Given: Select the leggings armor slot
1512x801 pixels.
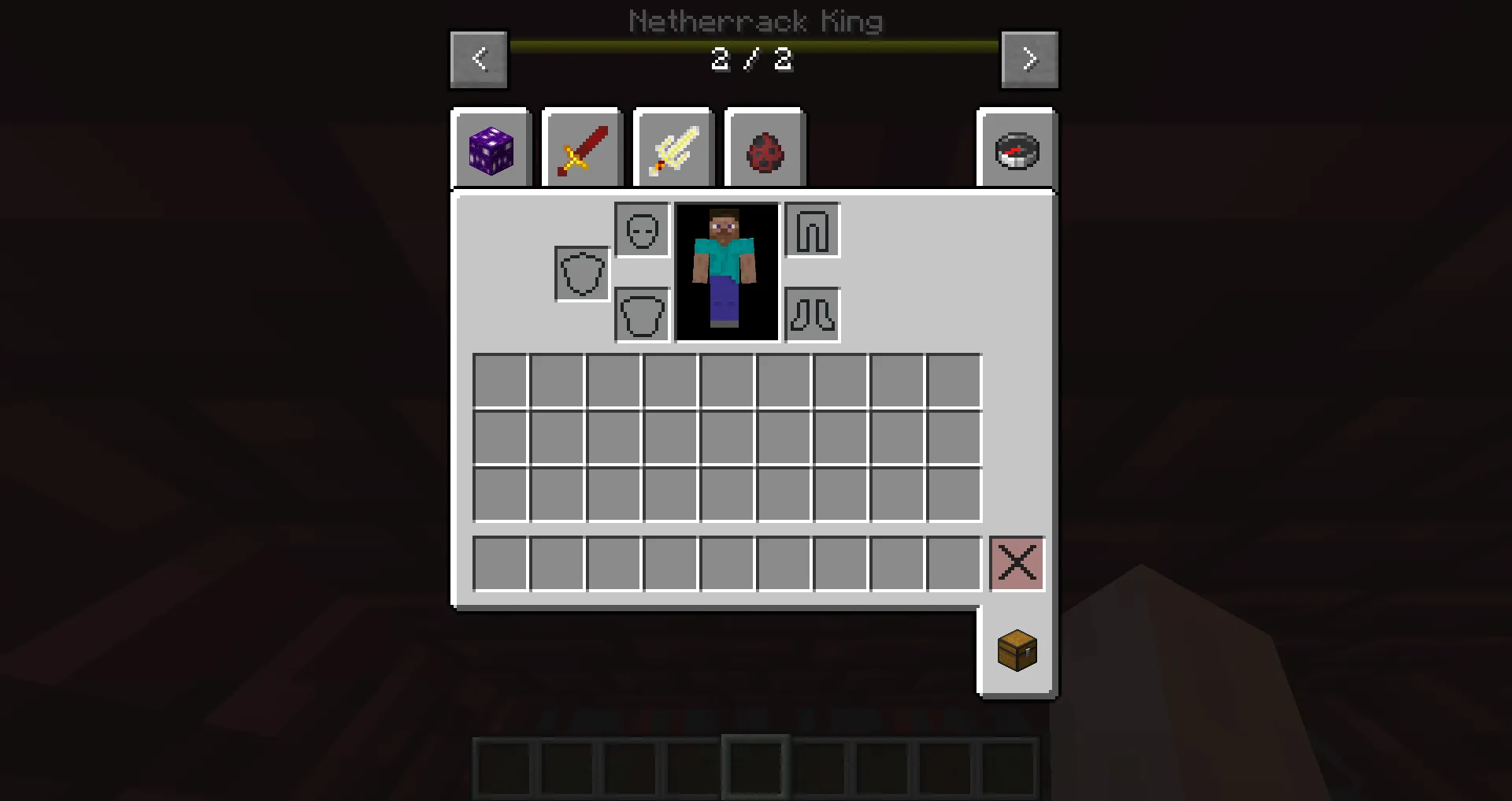Looking at the screenshot, I should point(812,230).
